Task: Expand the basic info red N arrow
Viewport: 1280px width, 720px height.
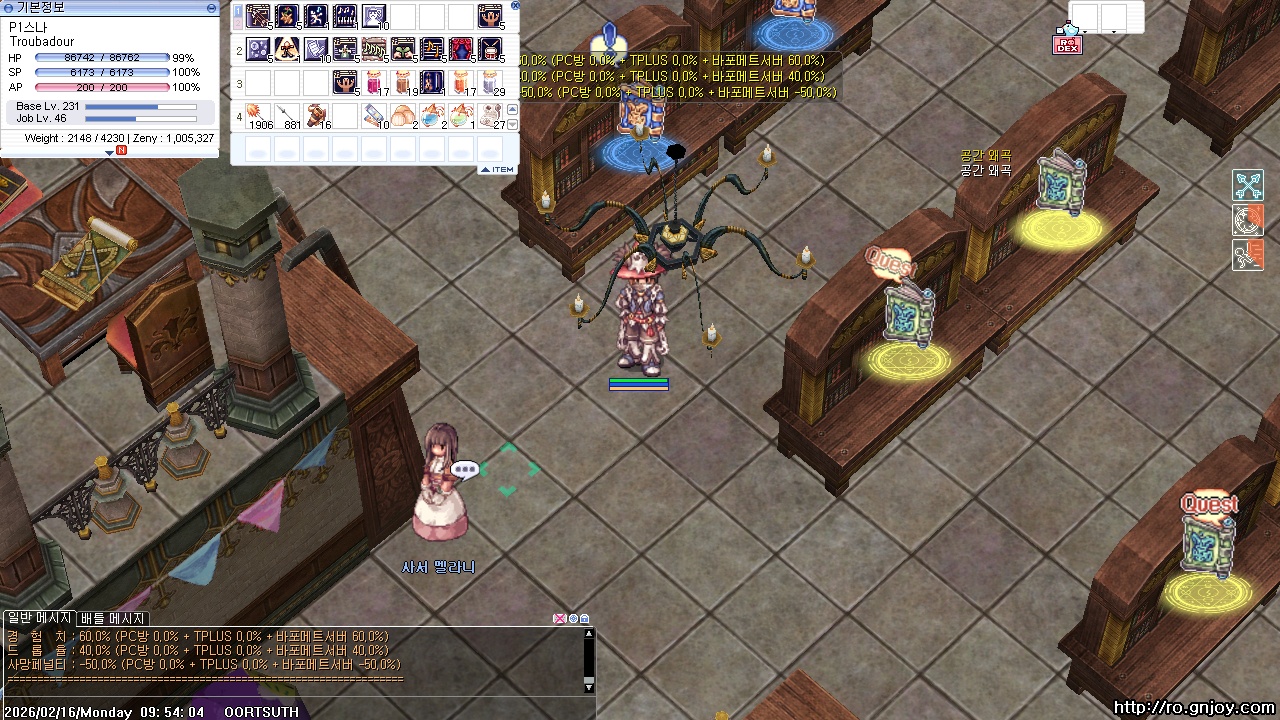Action: click(x=110, y=152)
